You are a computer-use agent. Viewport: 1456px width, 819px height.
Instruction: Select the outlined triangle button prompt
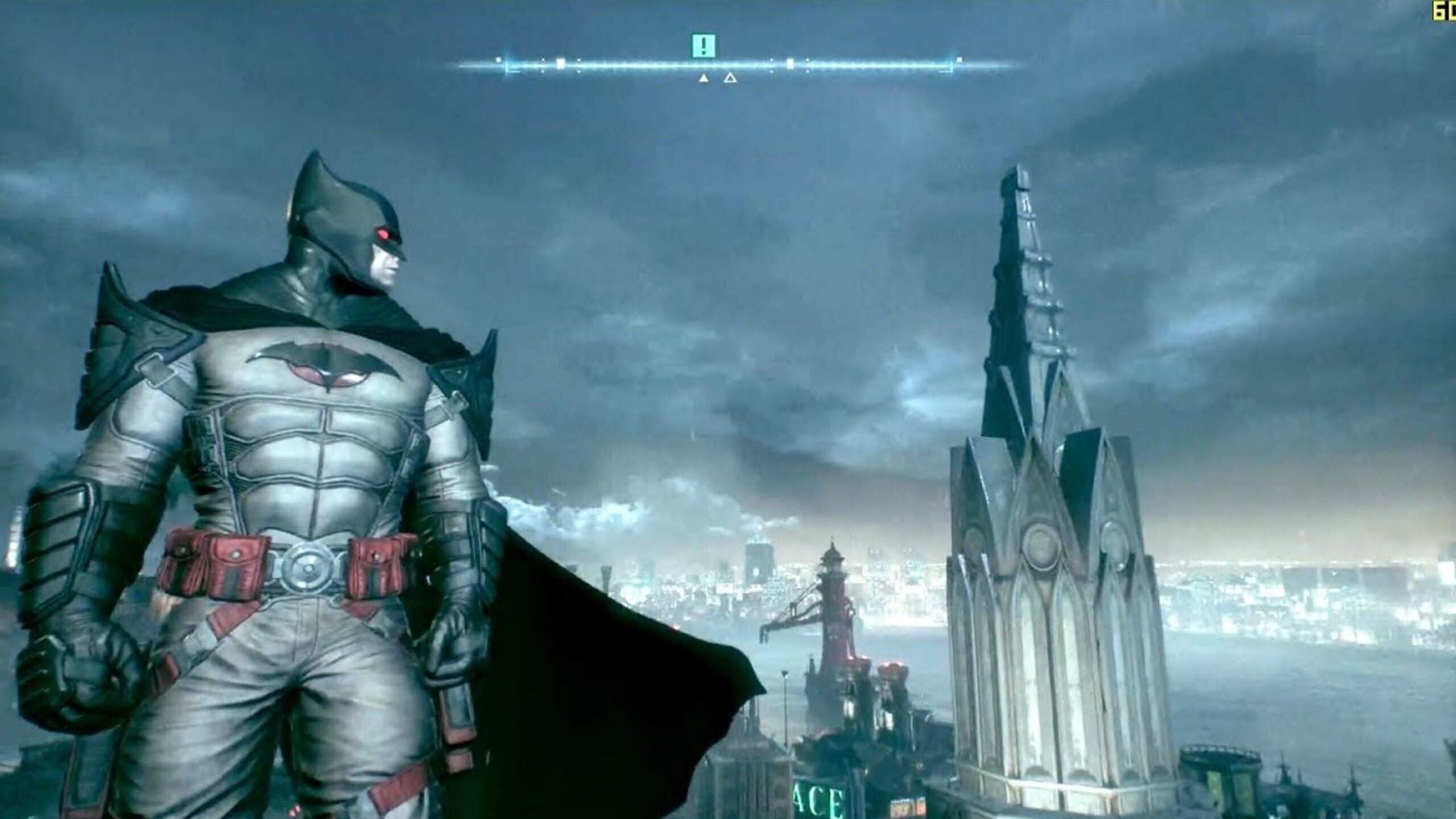click(731, 78)
